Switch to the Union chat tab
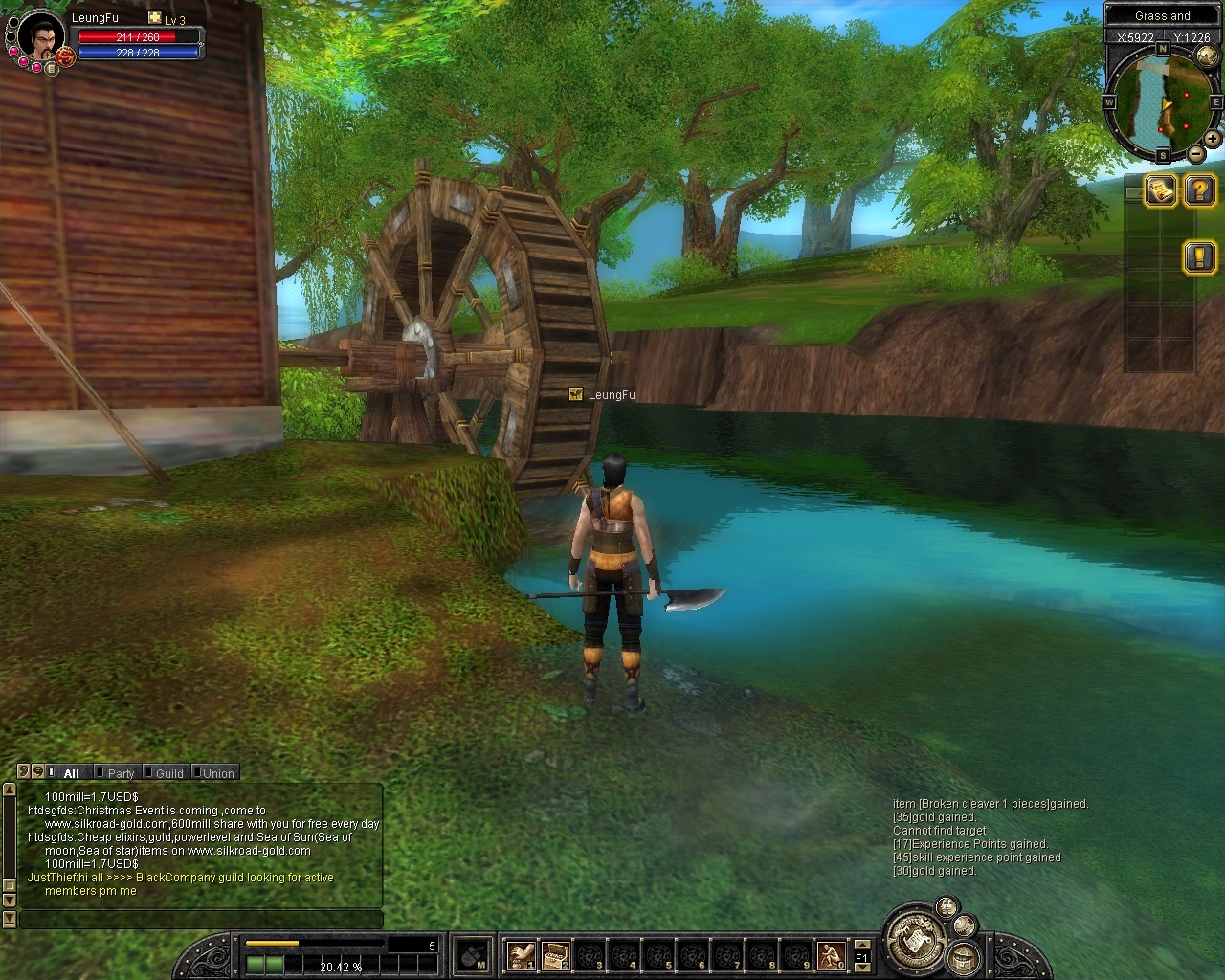Screen dimensions: 1225x980 [x=218, y=773]
